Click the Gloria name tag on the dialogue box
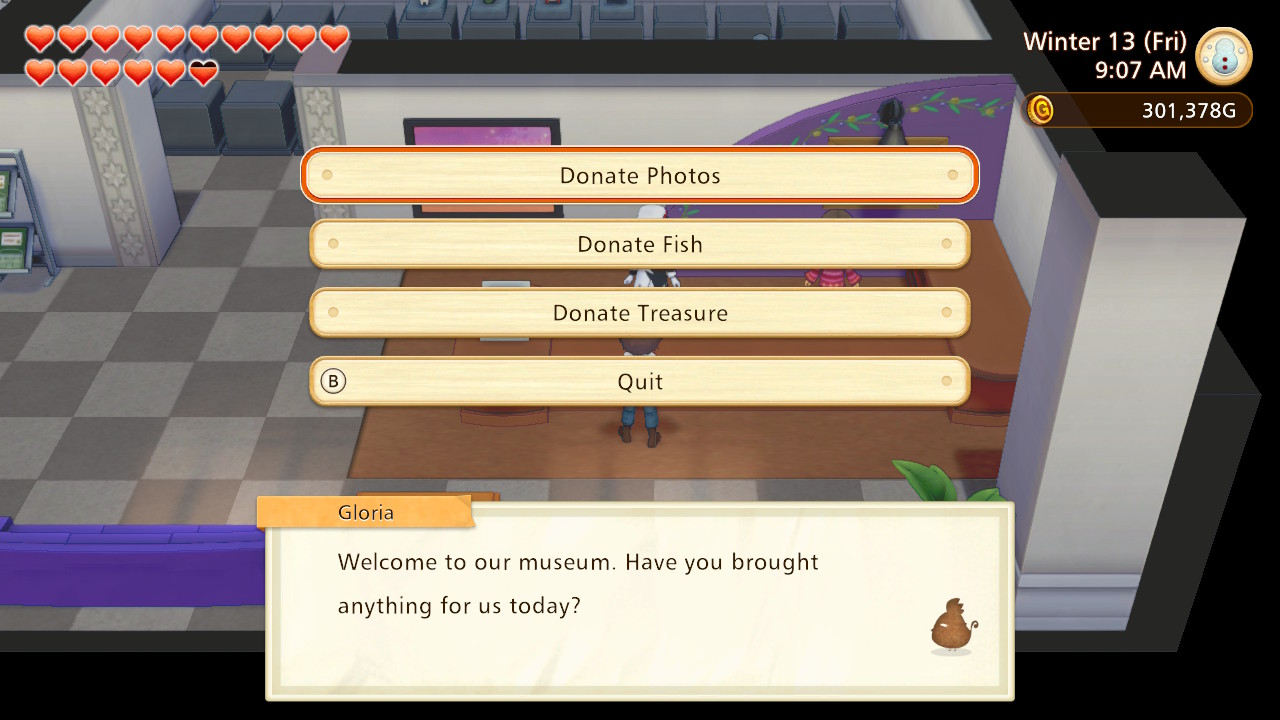Image resolution: width=1280 pixels, height=720 pixels. coord(365,512)
